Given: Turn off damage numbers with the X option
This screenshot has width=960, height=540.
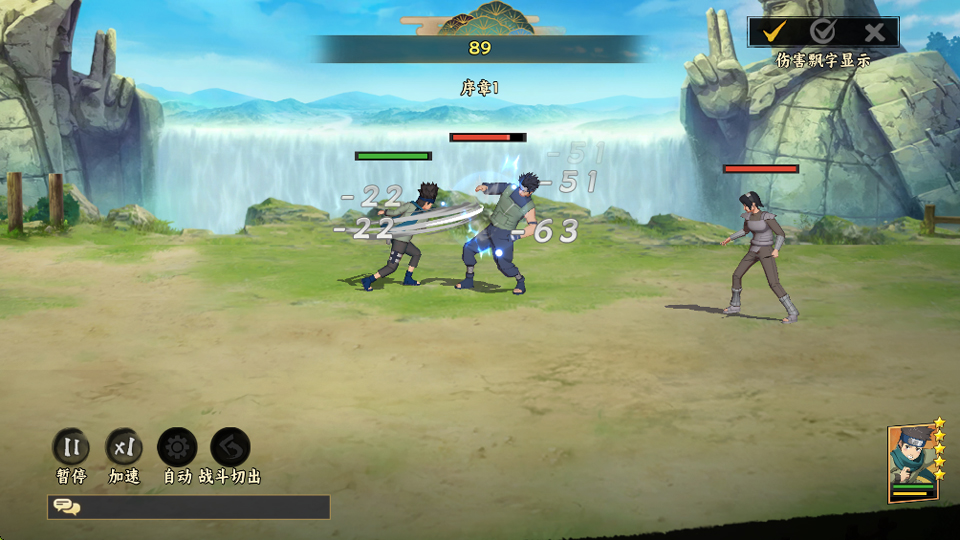Looking at the screenshot, I should 874,32.
